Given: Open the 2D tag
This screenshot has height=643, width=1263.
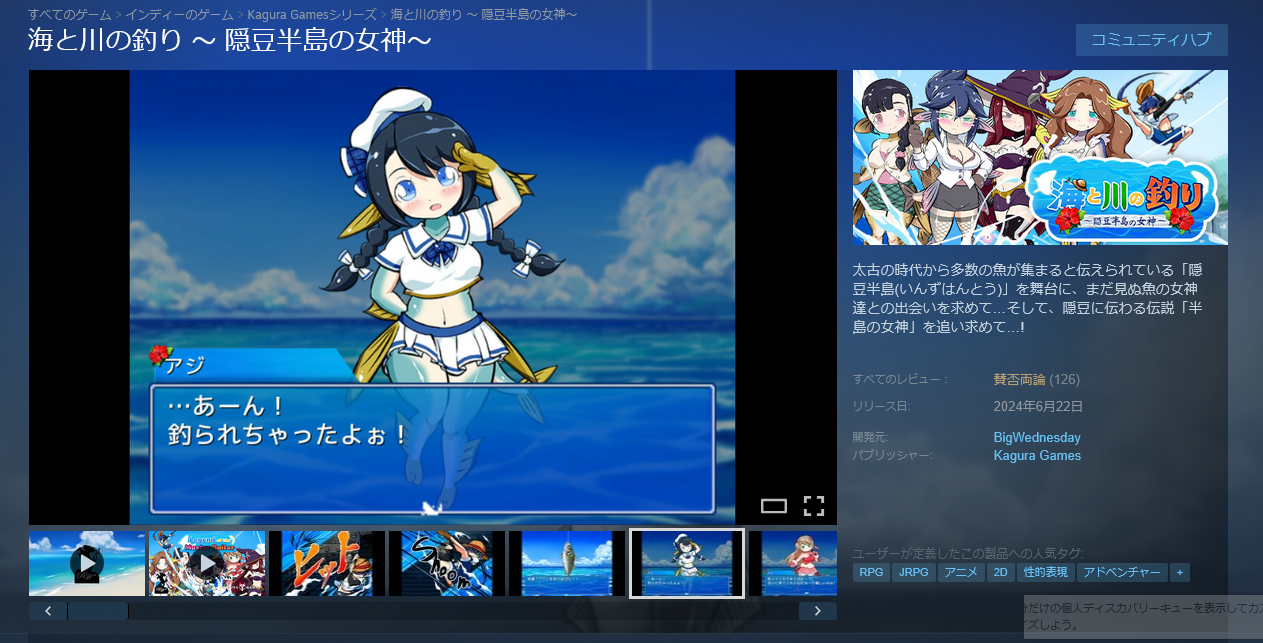Looking at the screenshot, I should (1000, 573).
